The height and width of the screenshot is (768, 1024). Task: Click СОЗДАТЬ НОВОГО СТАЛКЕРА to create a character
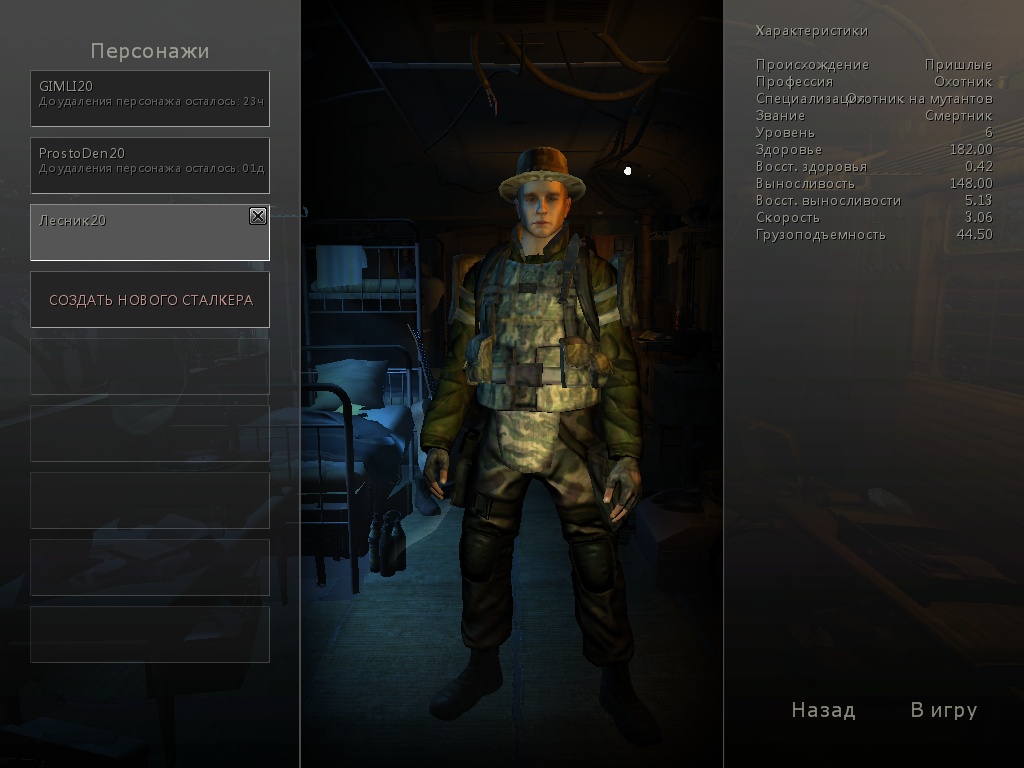point(150,300)
